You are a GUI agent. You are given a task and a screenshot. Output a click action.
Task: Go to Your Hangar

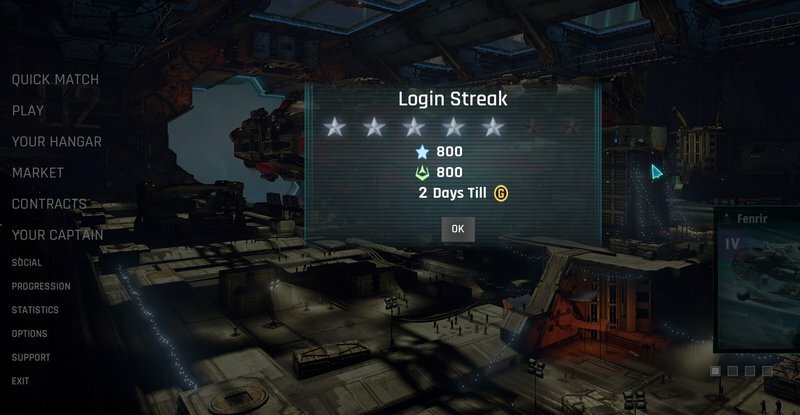click(56, 142)
